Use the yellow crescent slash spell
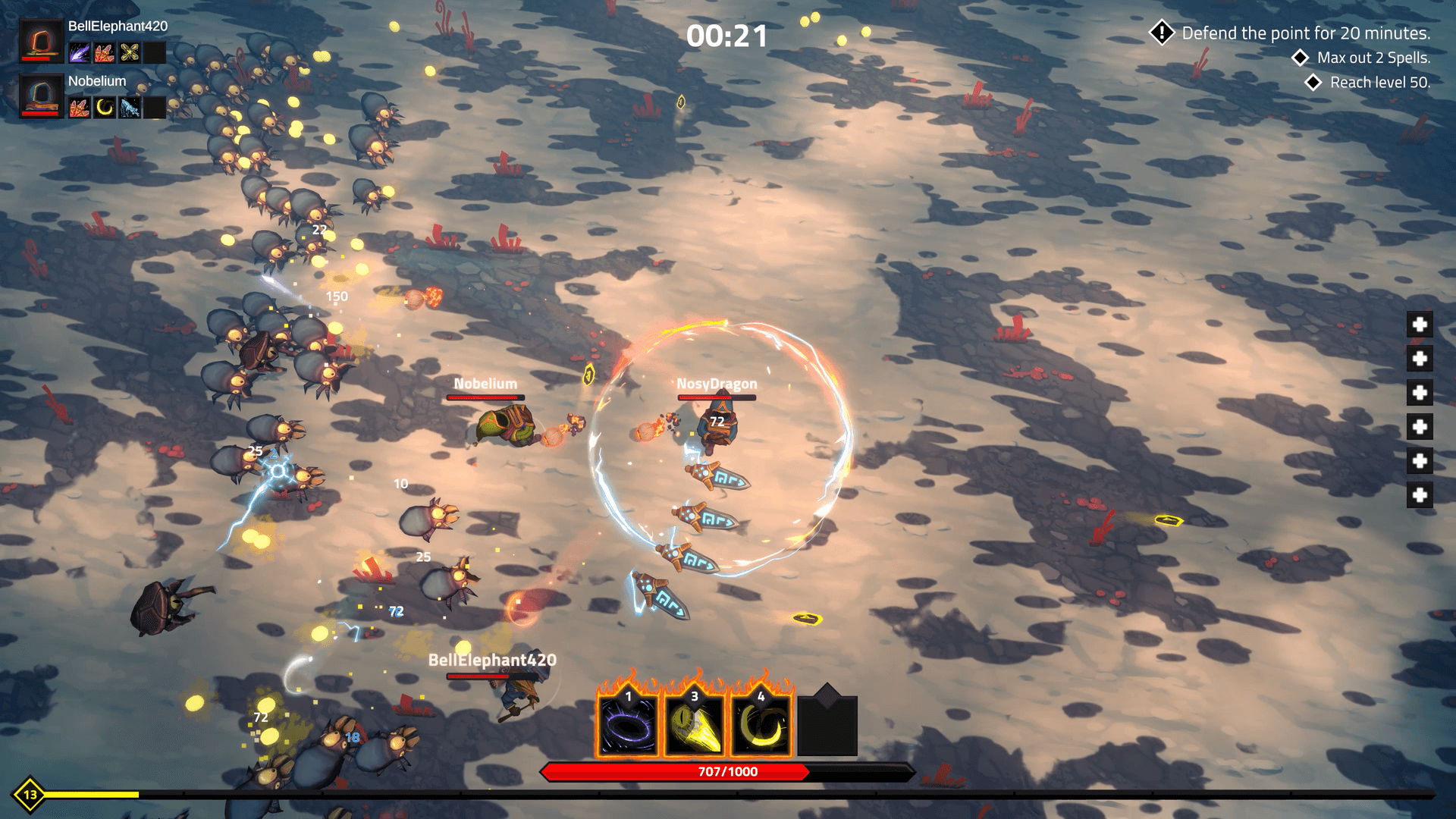1456x819 pixels. [761, 726]
